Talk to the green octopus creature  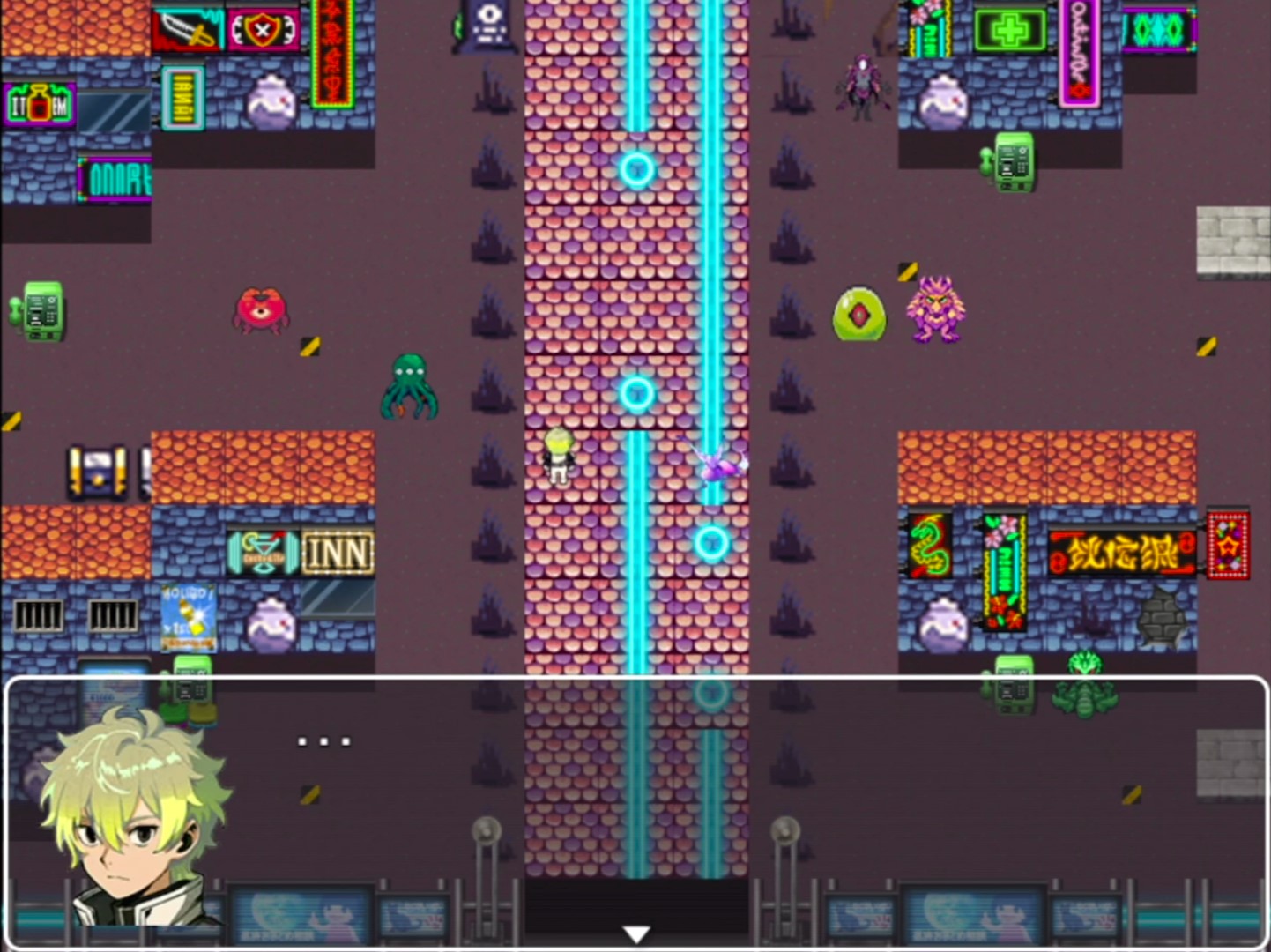(x=408, y=386)
